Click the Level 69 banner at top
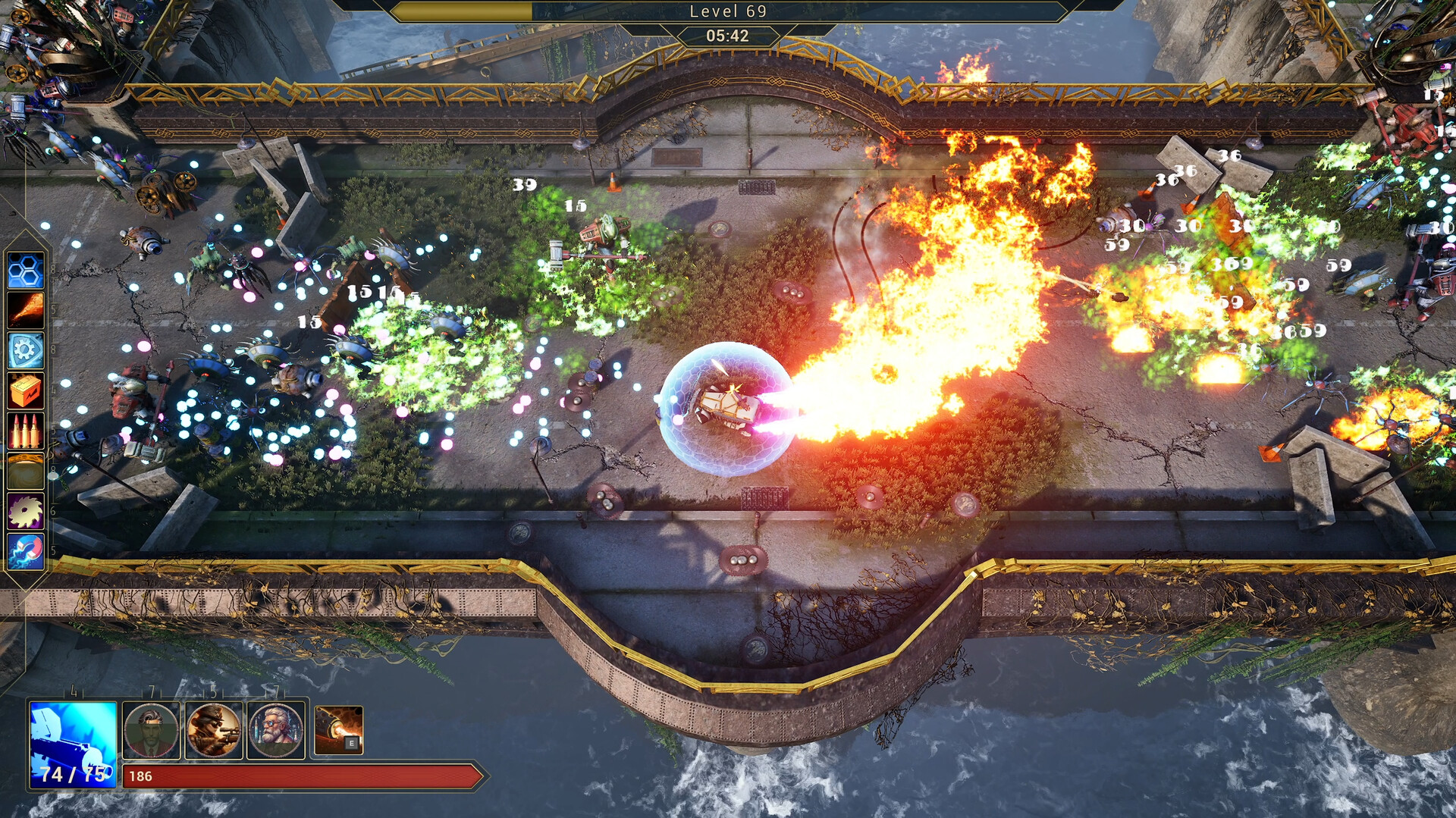Screen dimensions: 1456x818 pos(728,11)
